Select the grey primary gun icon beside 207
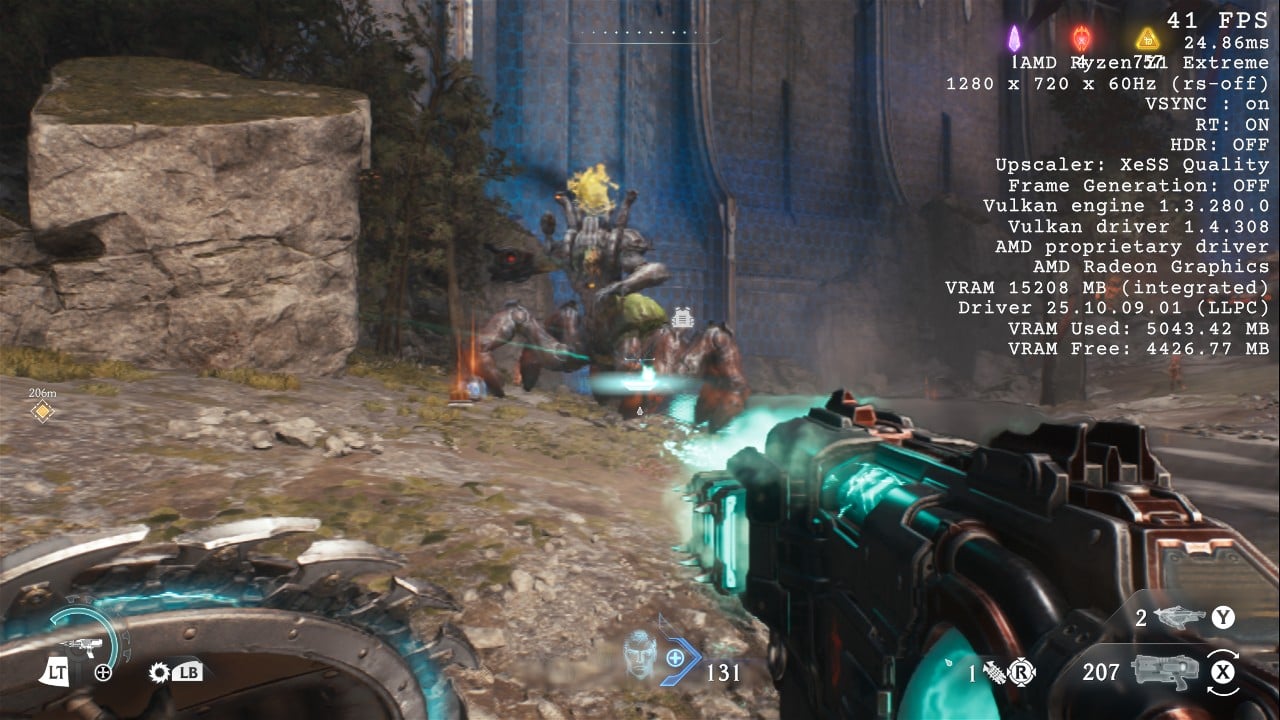 tap(1164, 670)
